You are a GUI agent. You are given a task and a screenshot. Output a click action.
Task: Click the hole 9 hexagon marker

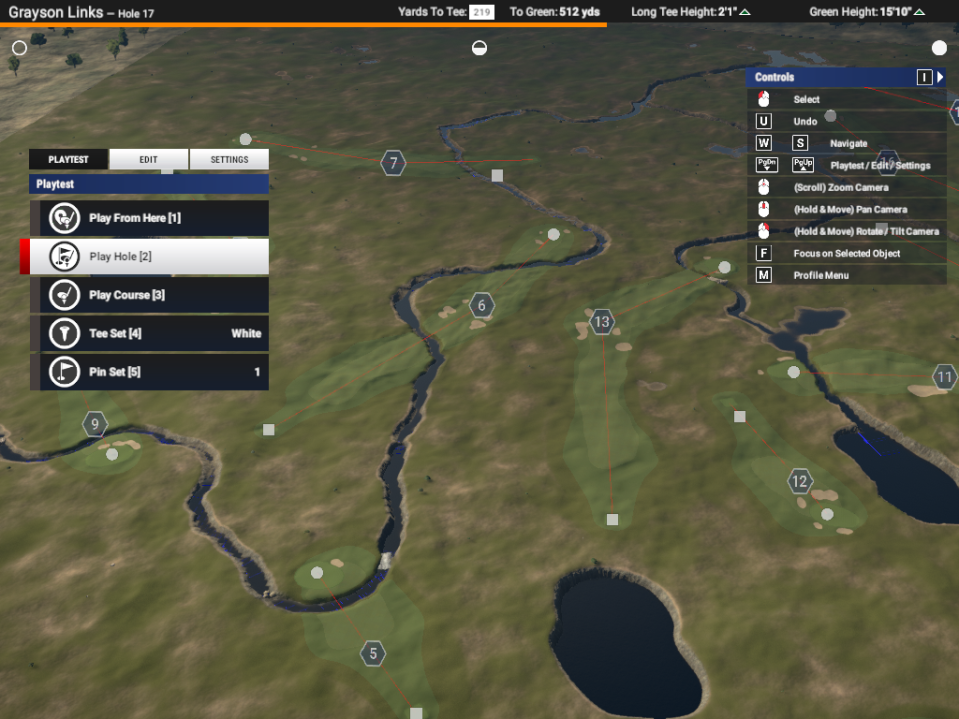(95, 425)
